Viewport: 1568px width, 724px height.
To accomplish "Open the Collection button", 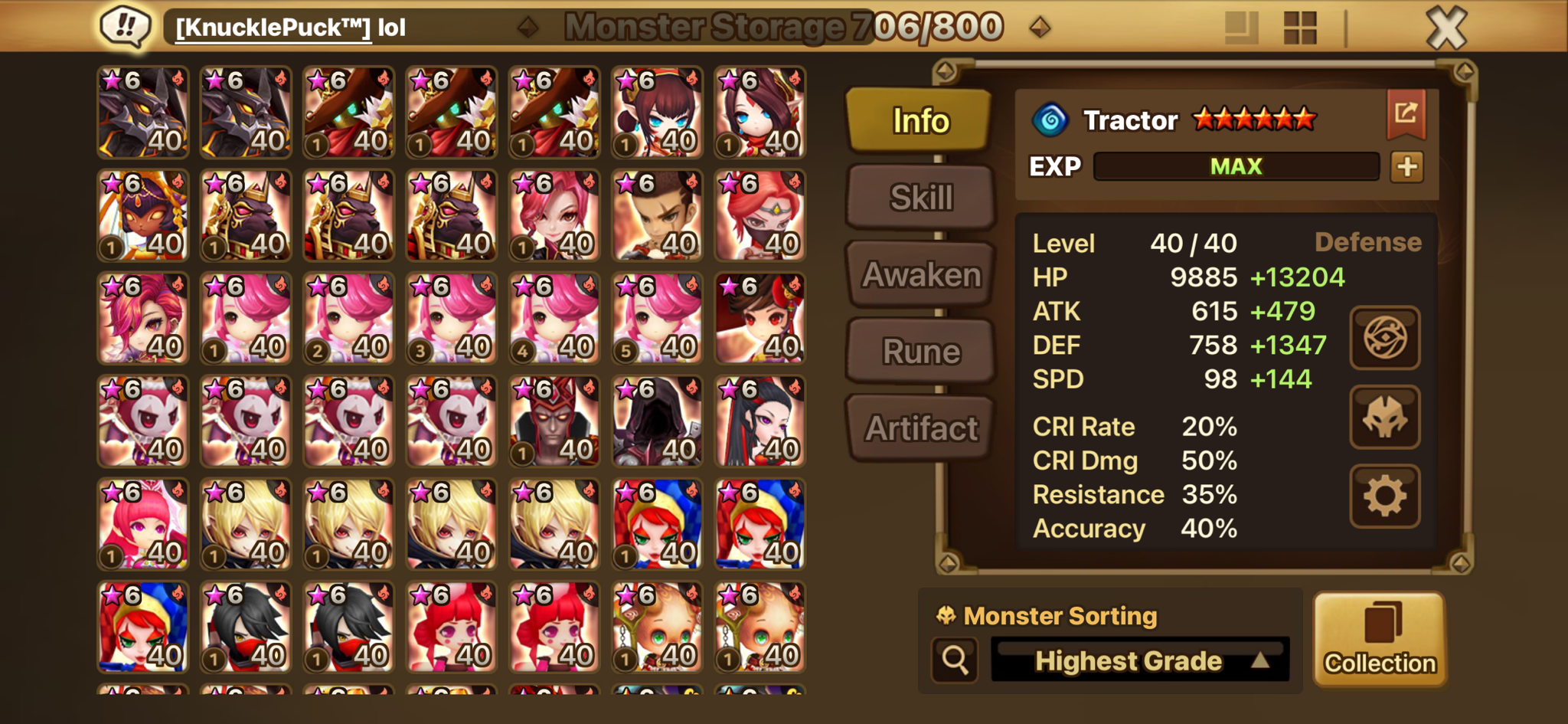I will tap(1380, 639).
